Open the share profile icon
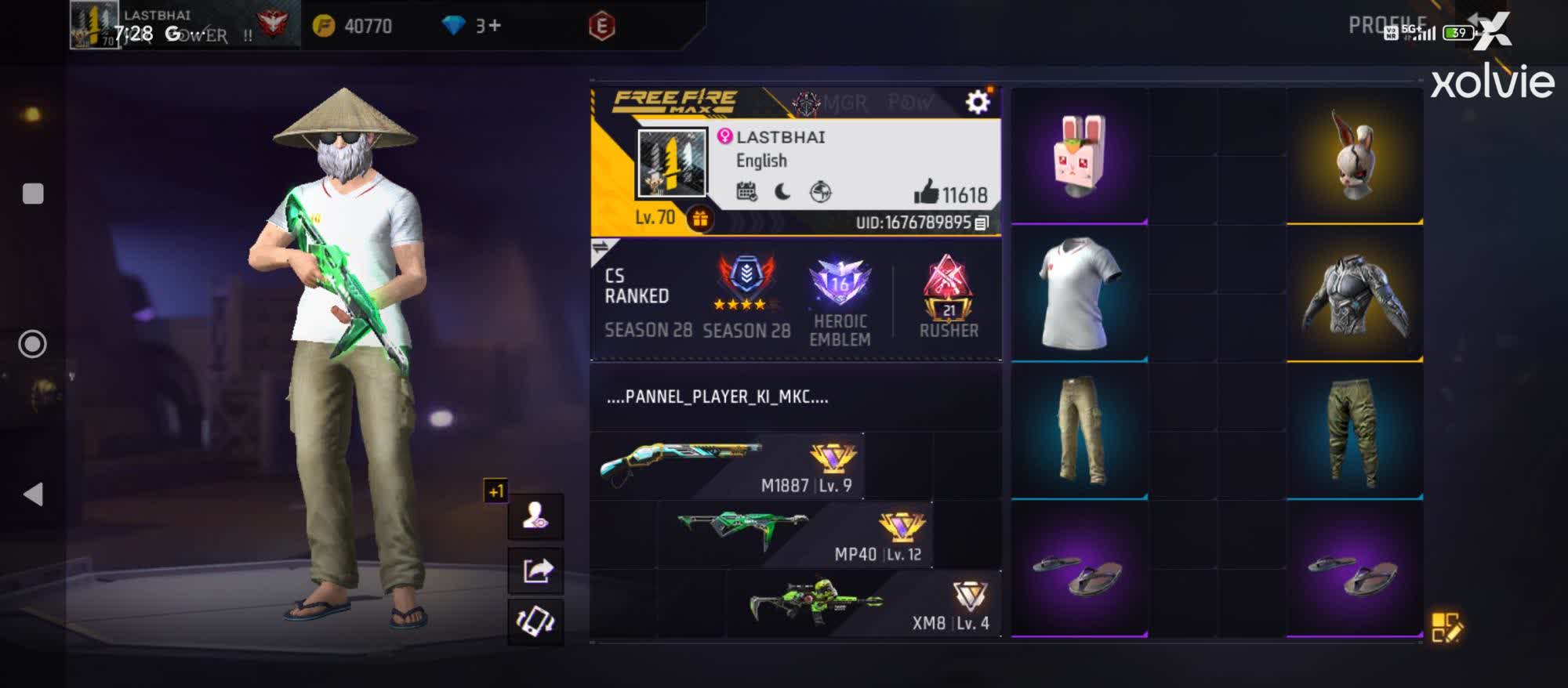 click(536, 570)
